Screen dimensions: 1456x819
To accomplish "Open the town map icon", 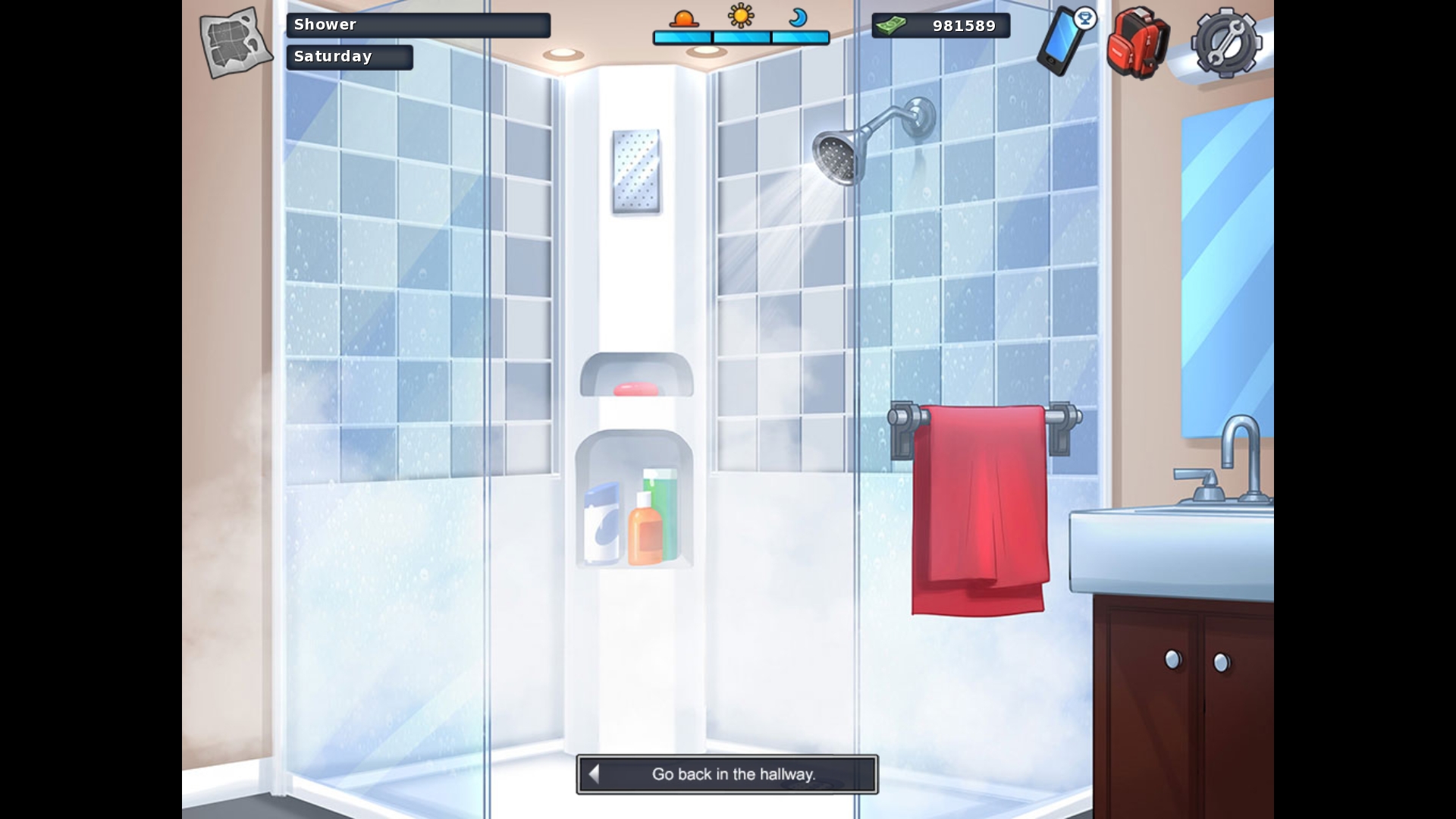I will pyautogui.click(x=235, y=42).
